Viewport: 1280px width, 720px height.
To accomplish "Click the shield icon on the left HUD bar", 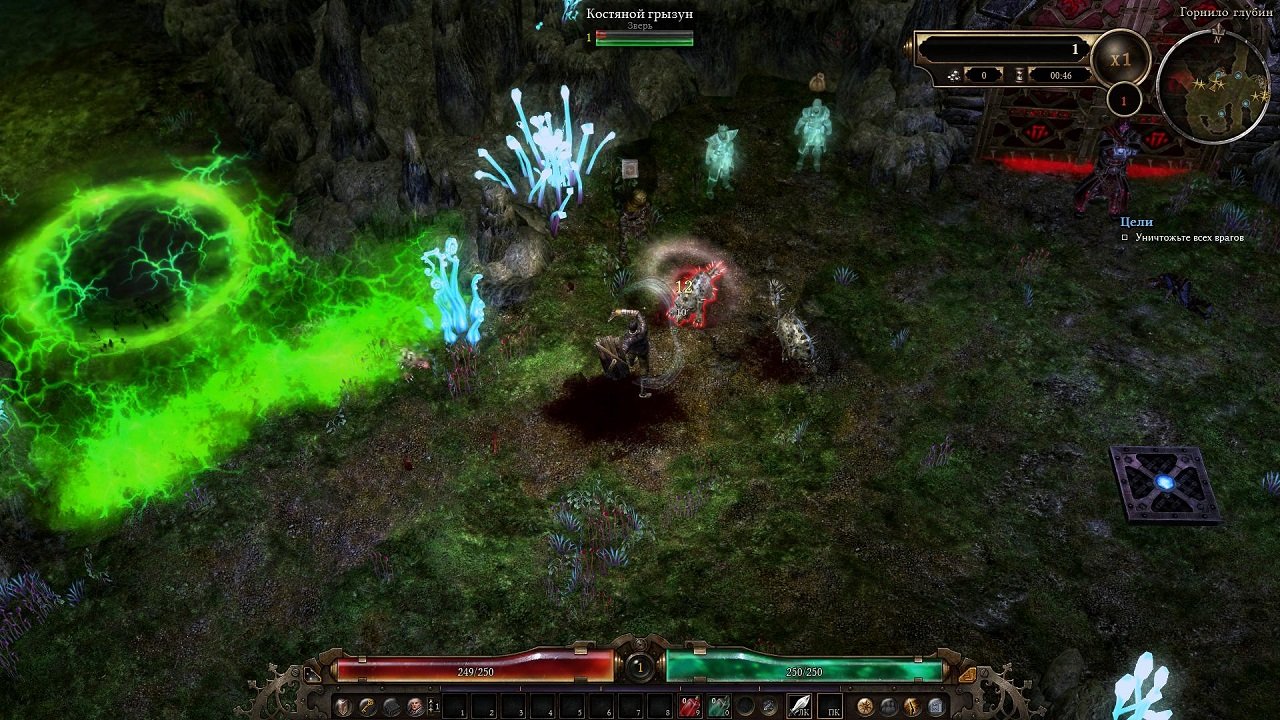I will [x=342, y=705].
